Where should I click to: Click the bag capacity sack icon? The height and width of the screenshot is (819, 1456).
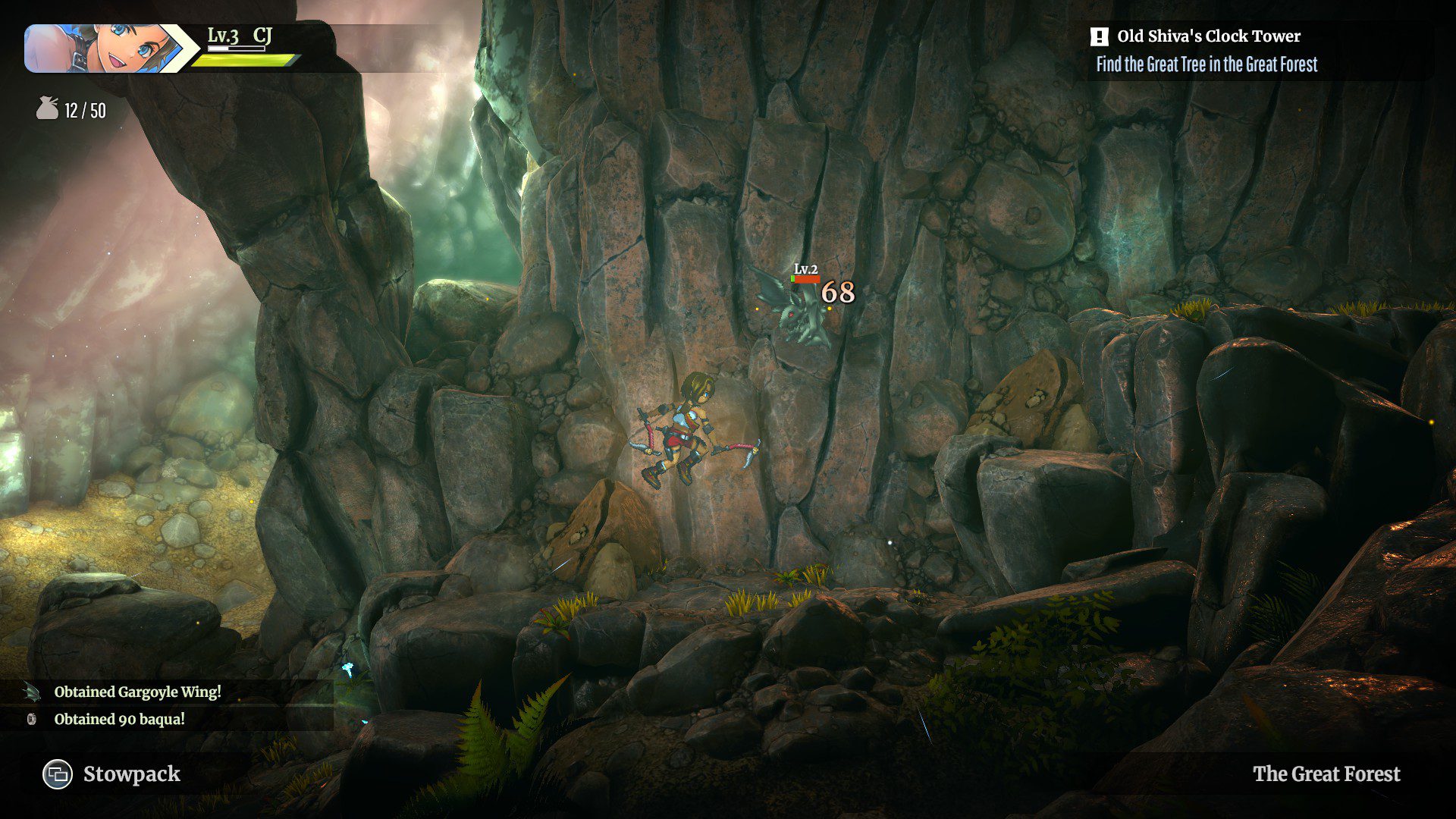pos(47,109)
